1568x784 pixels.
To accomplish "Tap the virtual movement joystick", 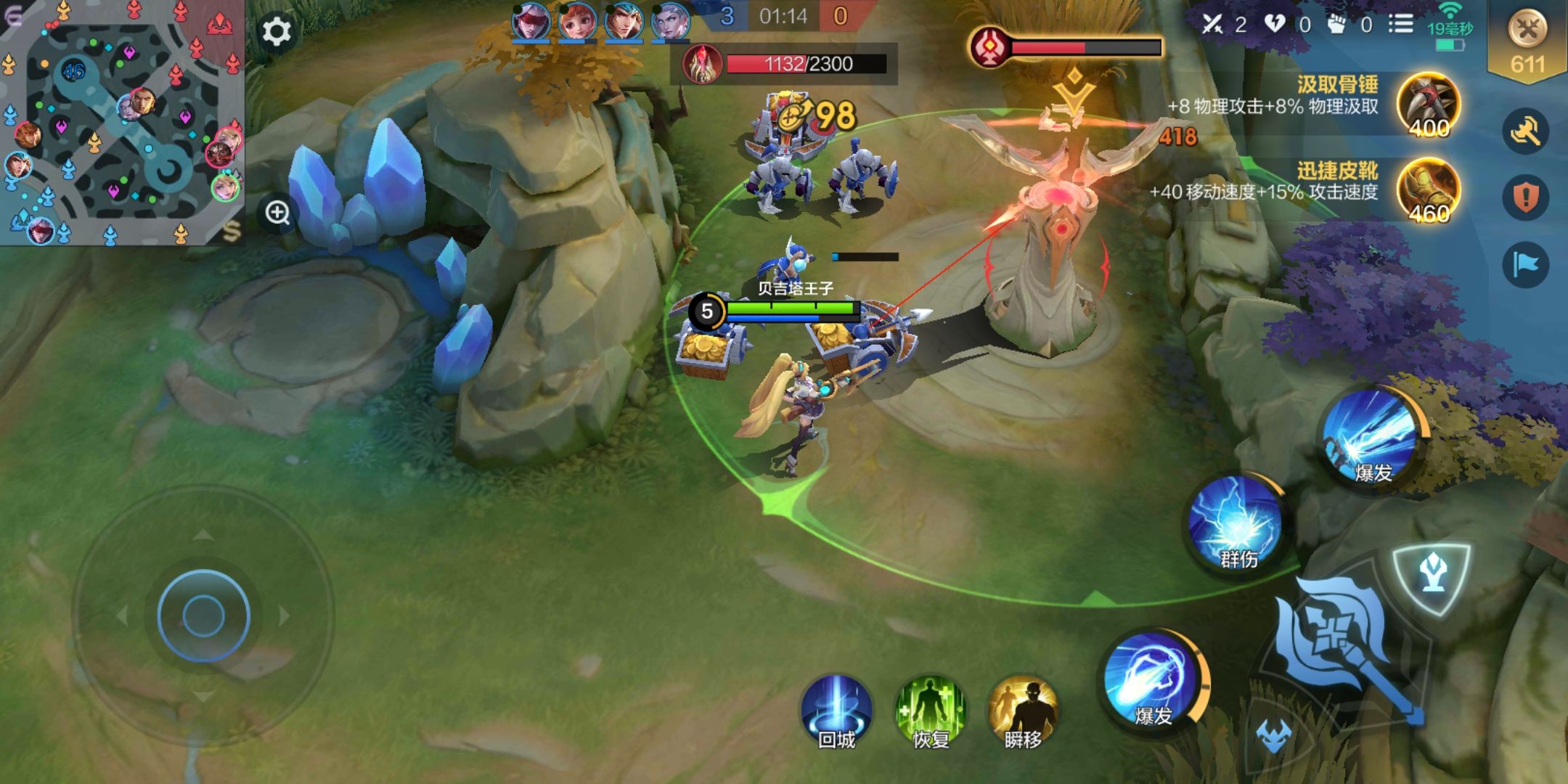I will (x=203, y=616).
